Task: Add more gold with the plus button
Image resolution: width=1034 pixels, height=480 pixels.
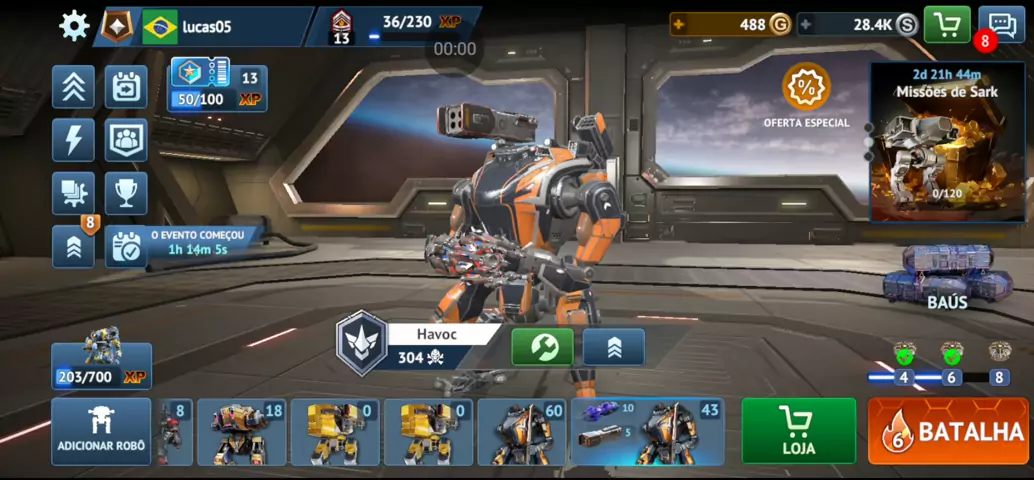Action: tap(680, 26)
